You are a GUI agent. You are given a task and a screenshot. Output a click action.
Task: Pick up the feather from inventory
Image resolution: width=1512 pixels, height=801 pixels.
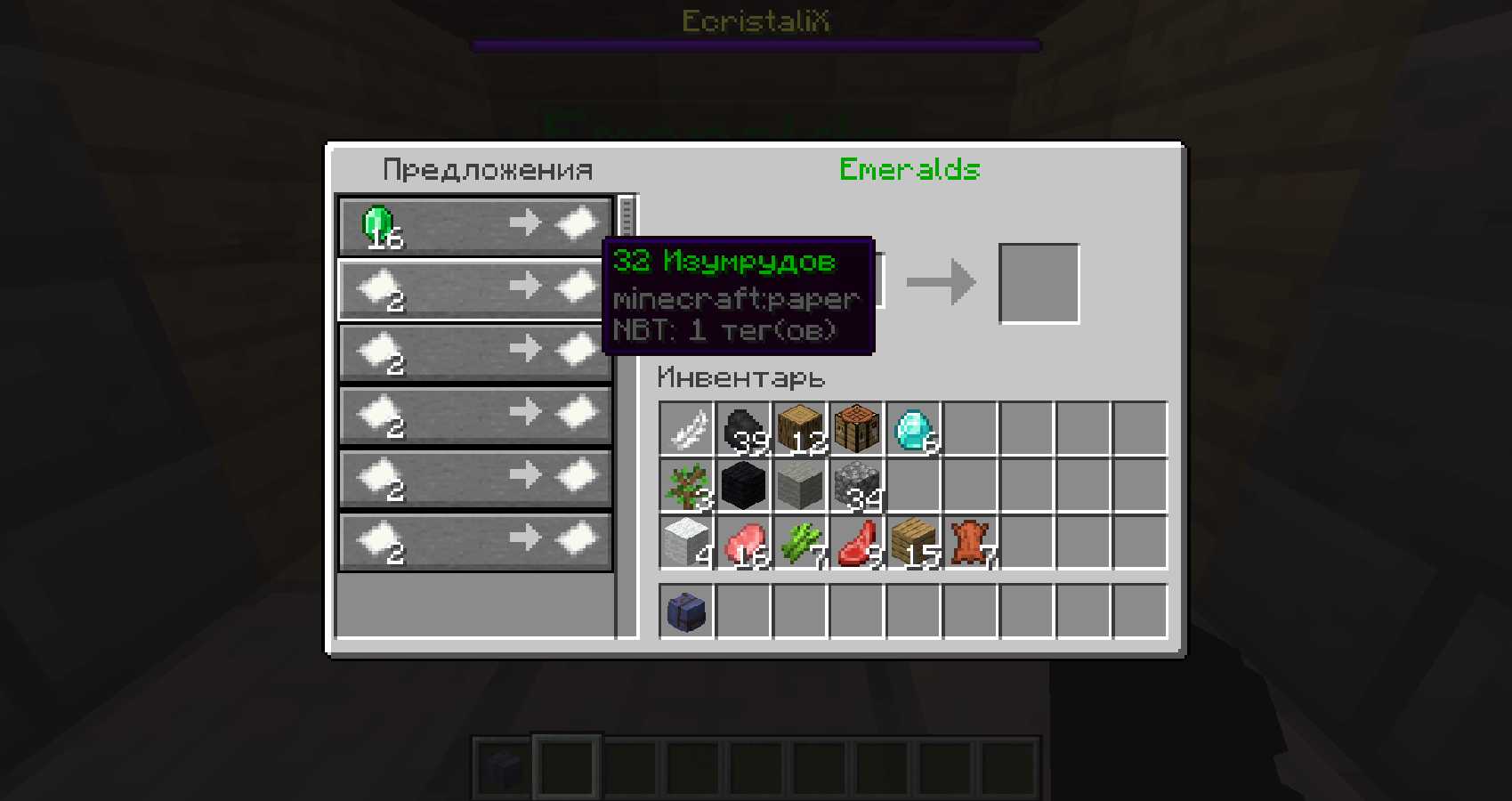(687, 429)
